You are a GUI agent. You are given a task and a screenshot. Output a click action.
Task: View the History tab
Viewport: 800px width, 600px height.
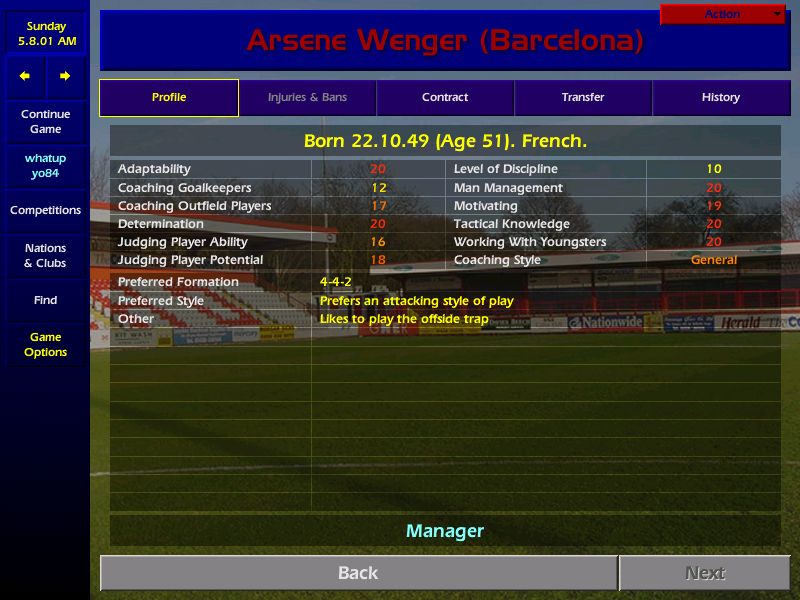pos(720,98)
